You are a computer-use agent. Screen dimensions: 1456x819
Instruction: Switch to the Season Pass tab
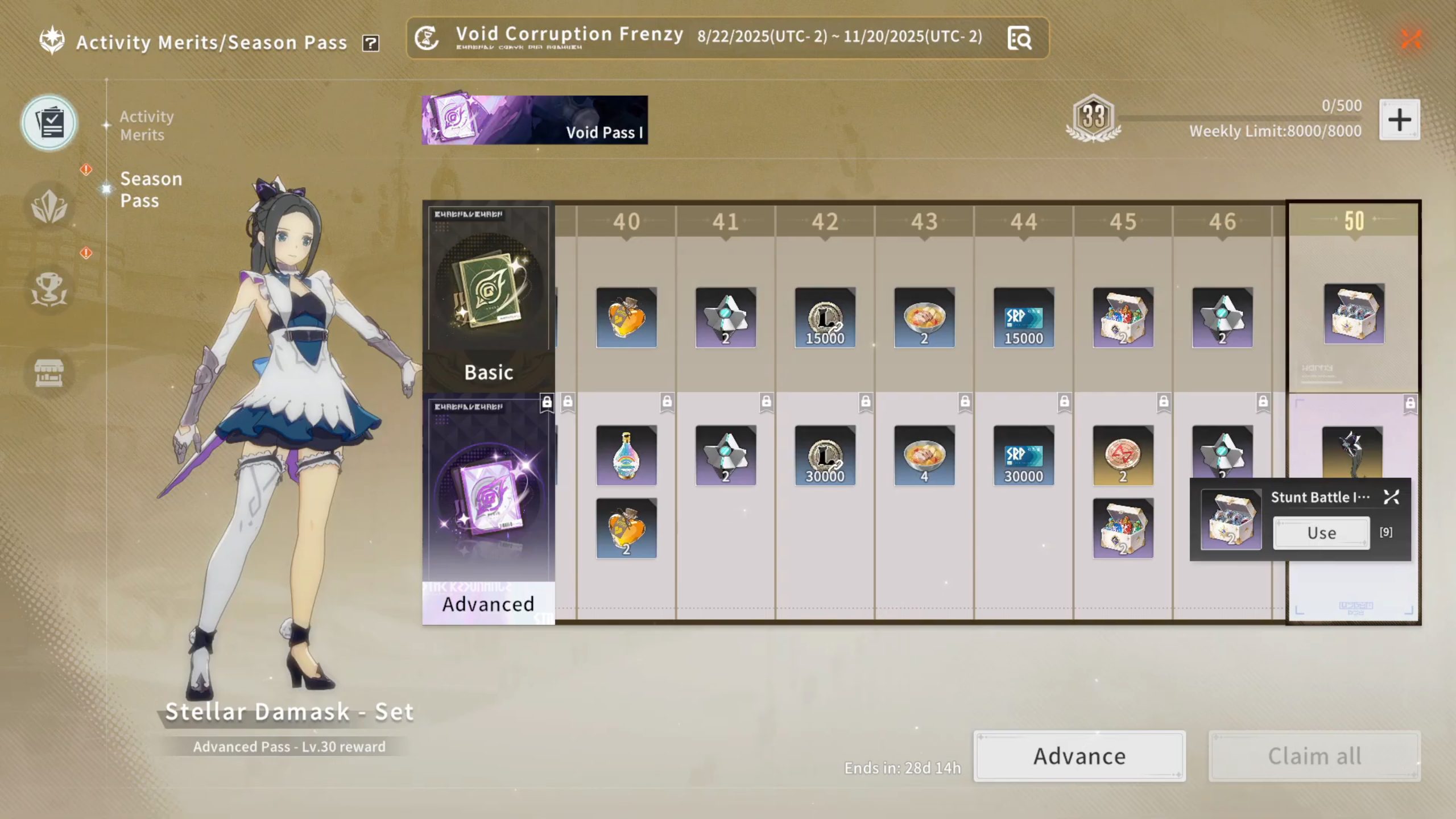pyautogui.click(x=151, y=189)
